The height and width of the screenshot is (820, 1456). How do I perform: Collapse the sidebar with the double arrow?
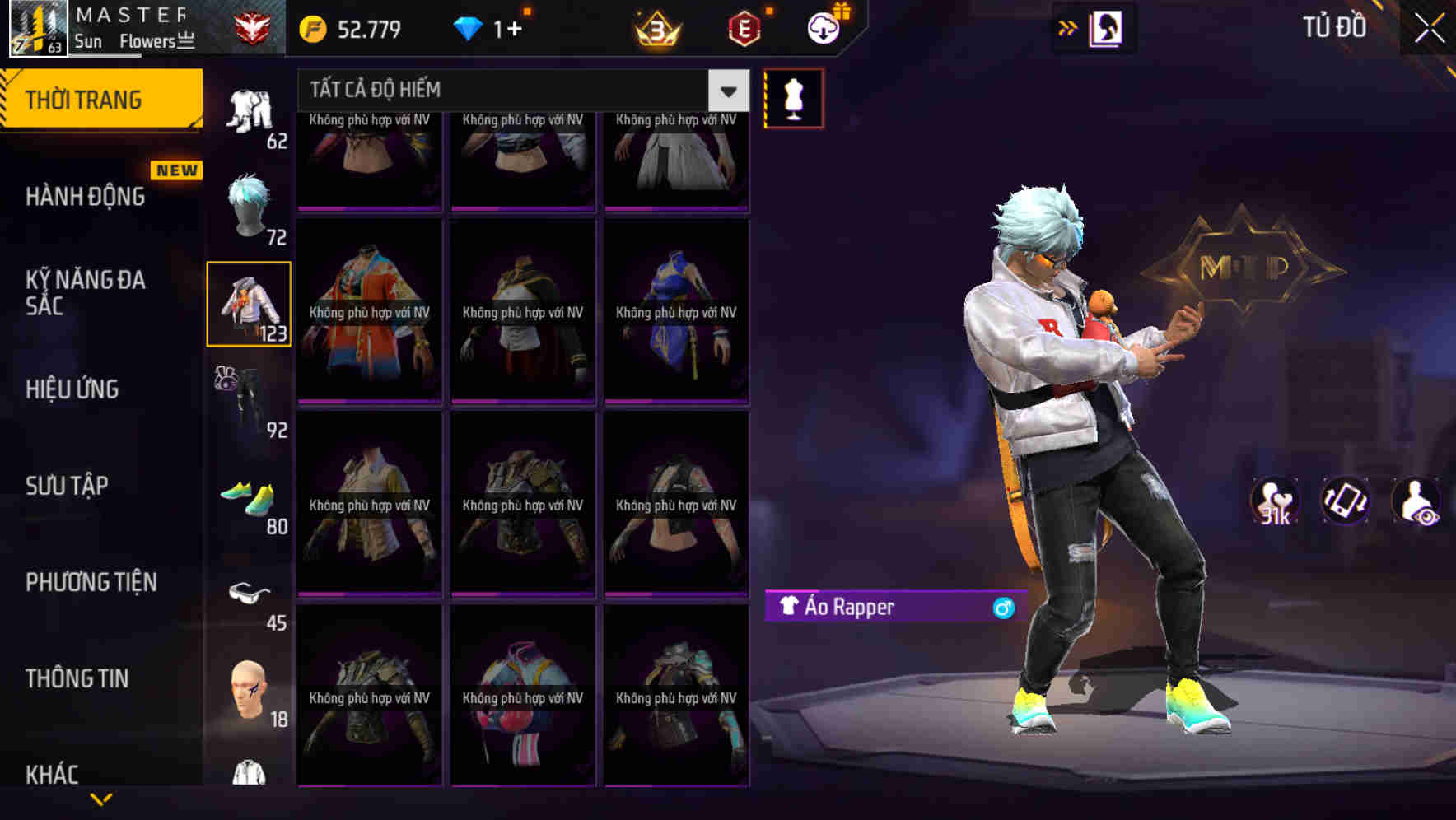pos(1068,27)
